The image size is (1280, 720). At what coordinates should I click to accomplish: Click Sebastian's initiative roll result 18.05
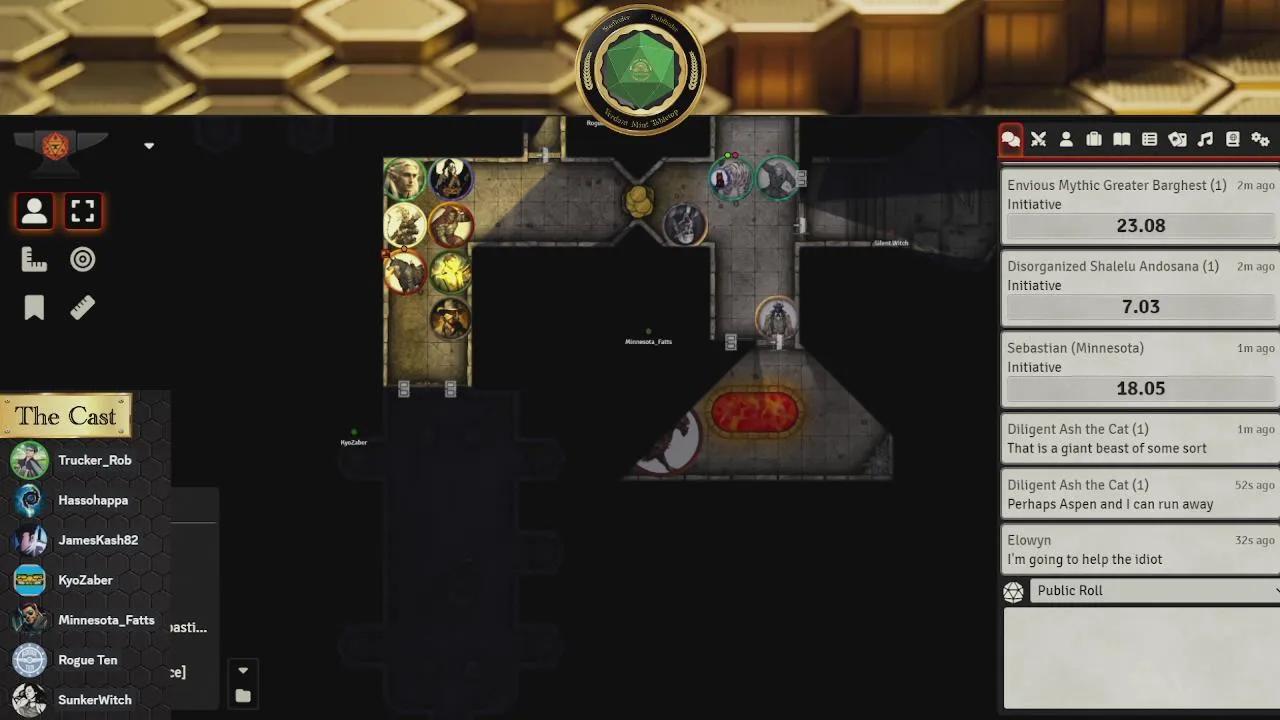1140,388
